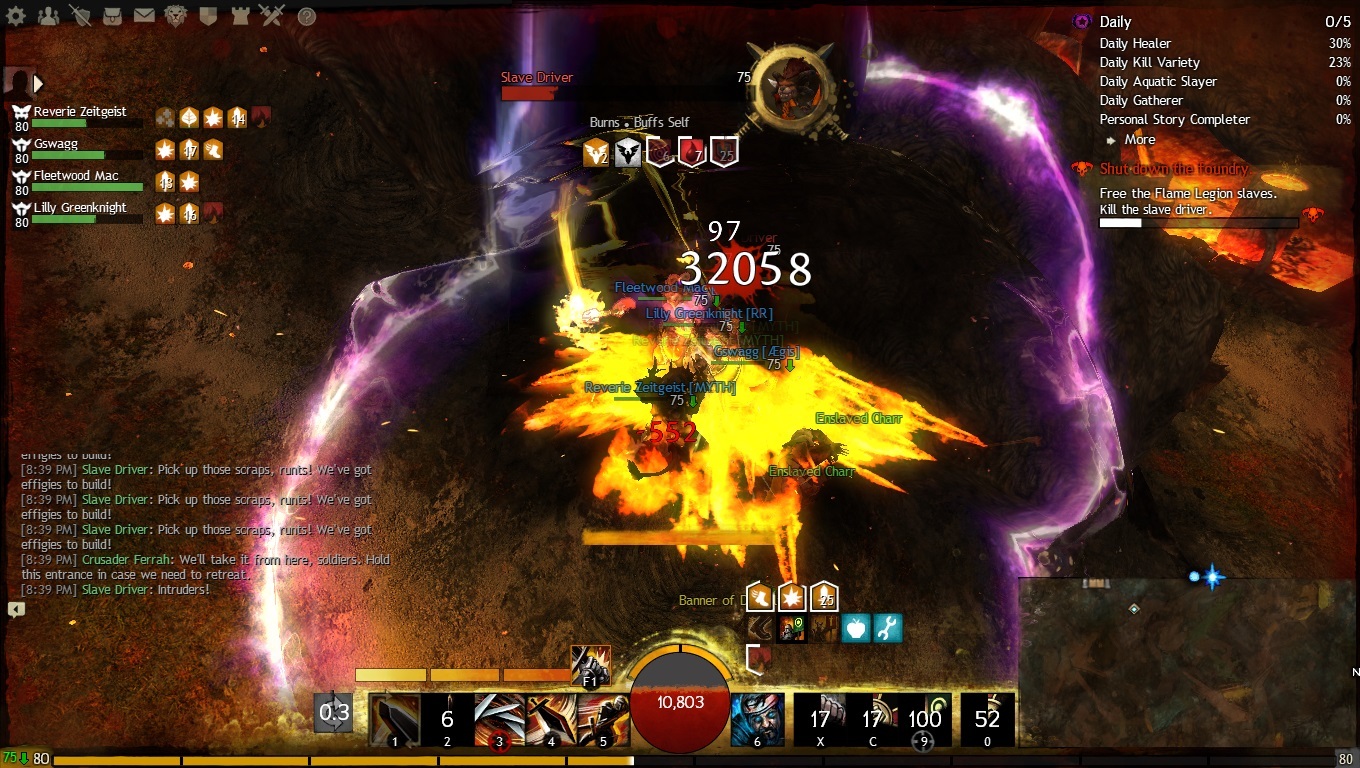This screenshot has width=1360, height=768.
Task: Activate weapon skill 3 with the blade slashes
Action: pyautogui.click(x=499, y=719)
